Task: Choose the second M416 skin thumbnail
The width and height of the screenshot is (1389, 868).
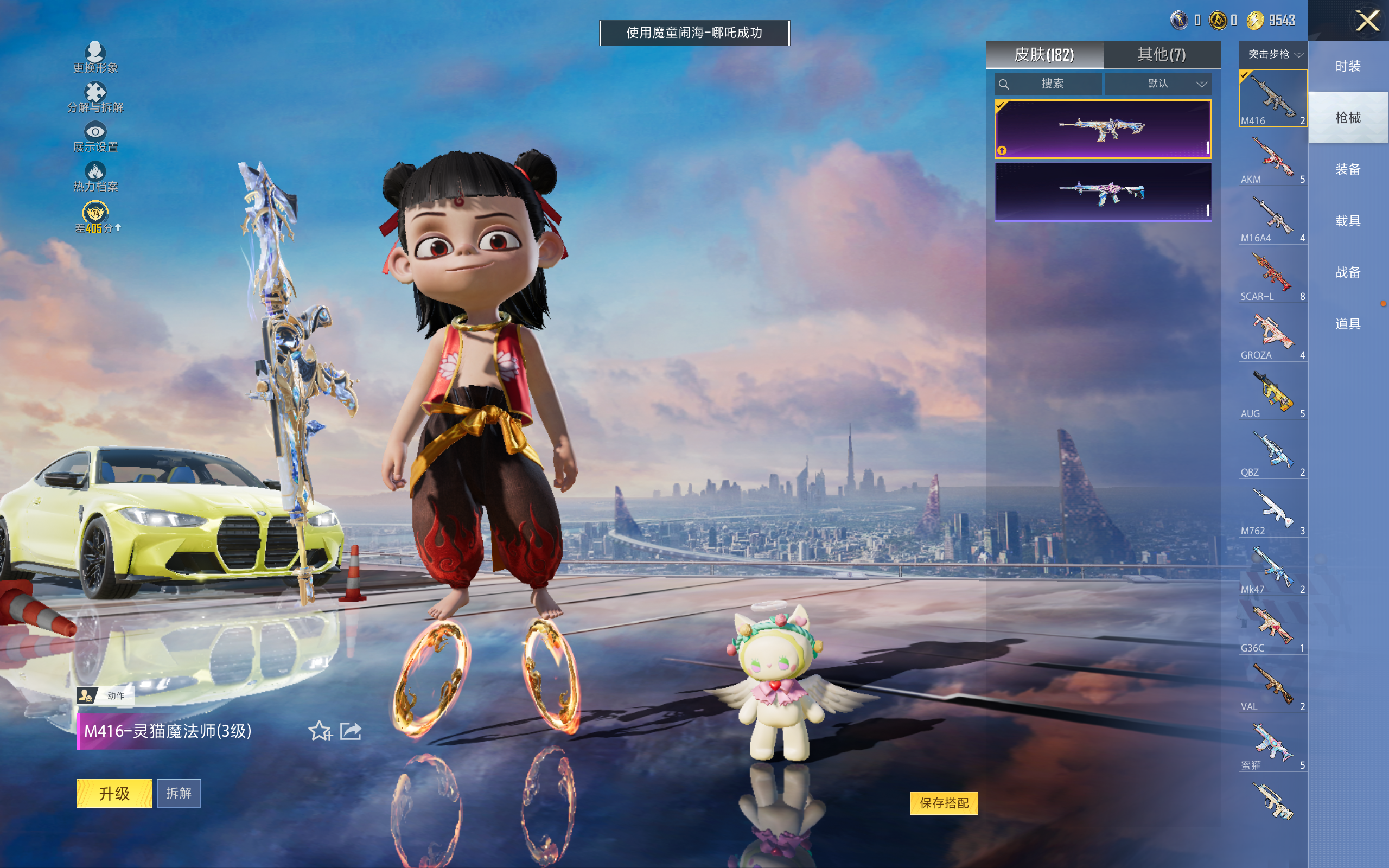Action: (1103, 192)
